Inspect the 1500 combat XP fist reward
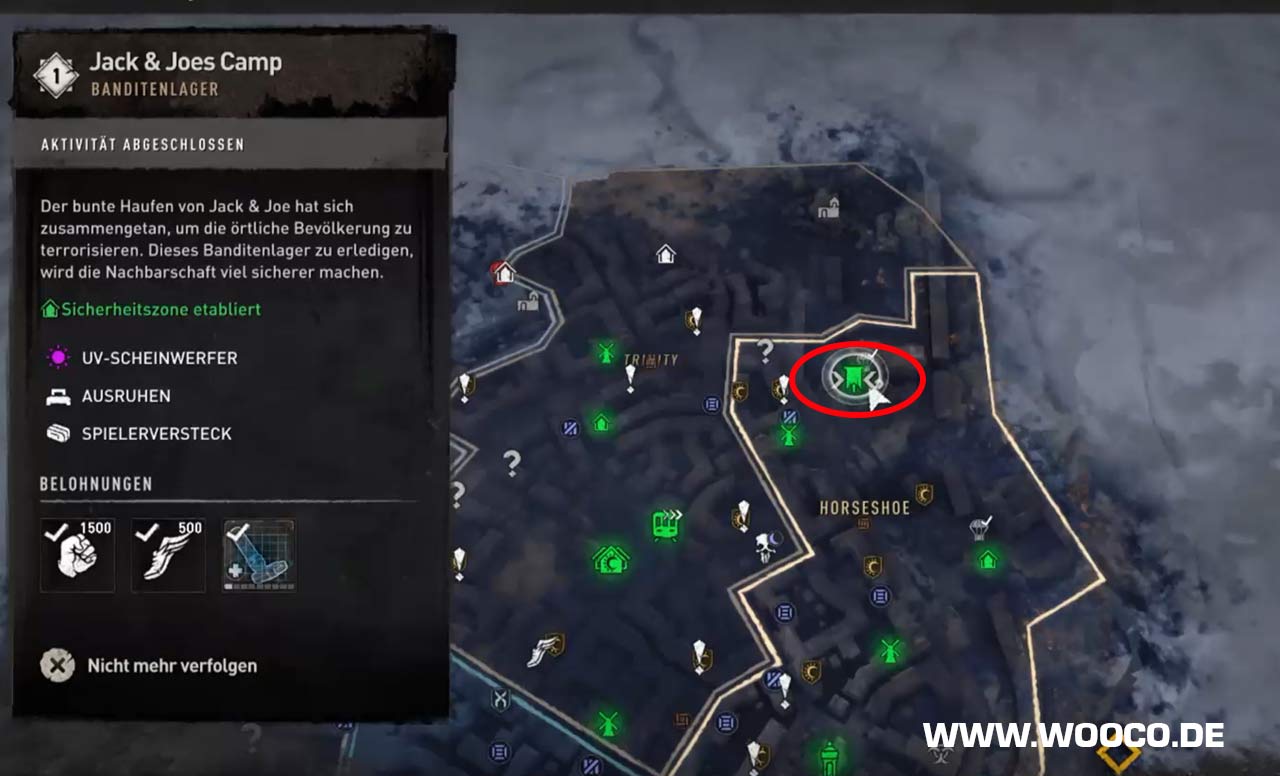Viewport: 1280px width, 776px height. (77, 555)
